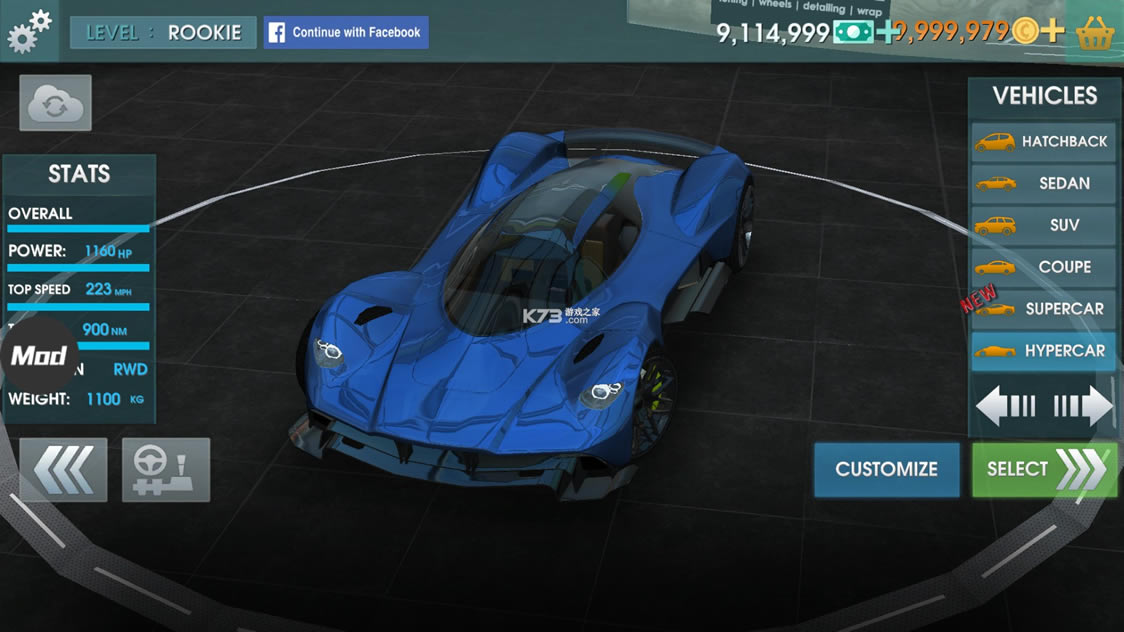This screenshot has height=632, width=1124.
Task: Show next car with right arrow
Action: pyautogui.click(x=1084, y=406)
